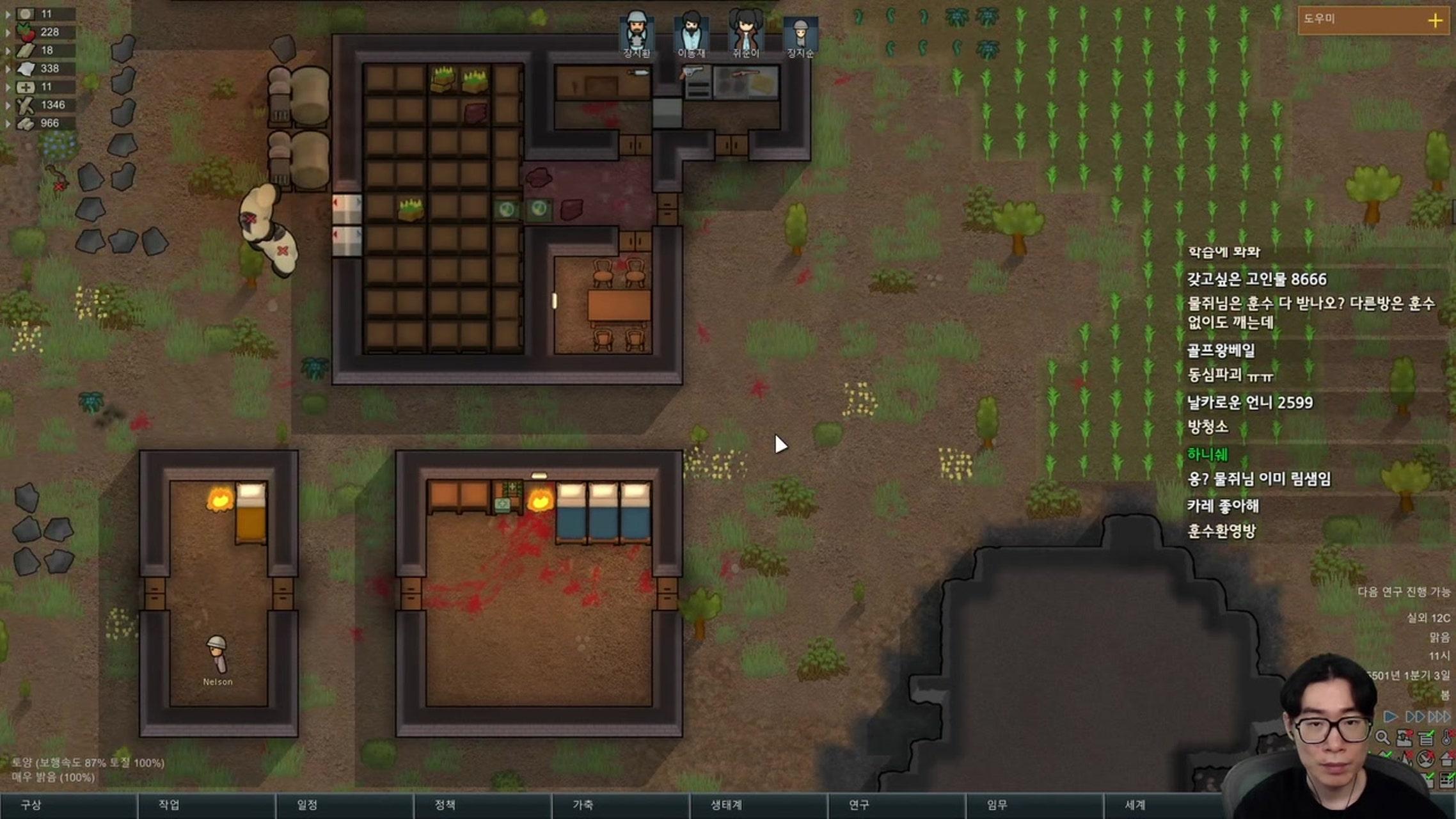This screenshot has width=1456, height=819.
Task: Set game speed to superfast triple arrow
Action: pyautogui.click(x=1439, y=717)
